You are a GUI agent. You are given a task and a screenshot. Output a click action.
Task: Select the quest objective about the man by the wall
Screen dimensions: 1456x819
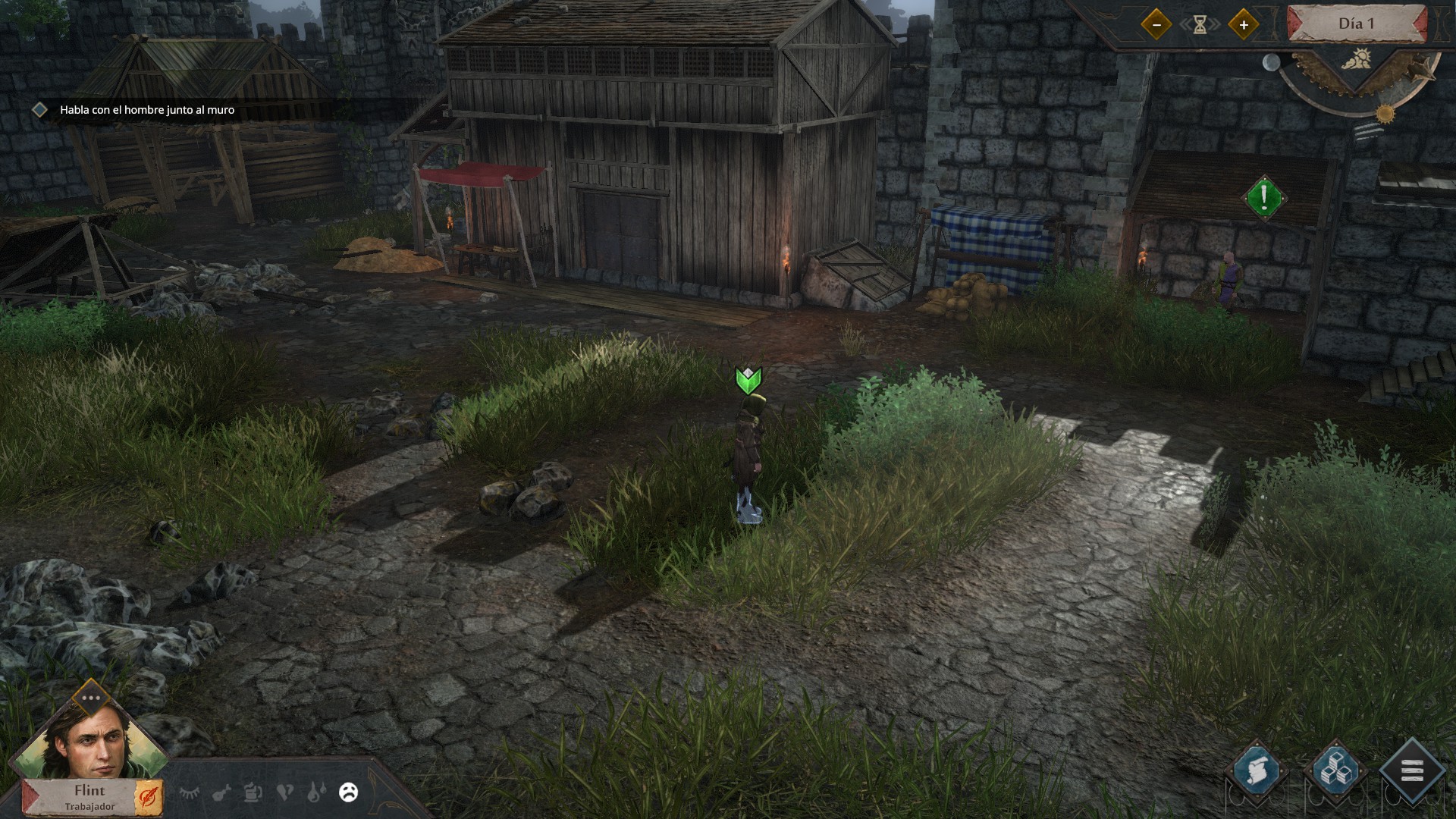147,110
